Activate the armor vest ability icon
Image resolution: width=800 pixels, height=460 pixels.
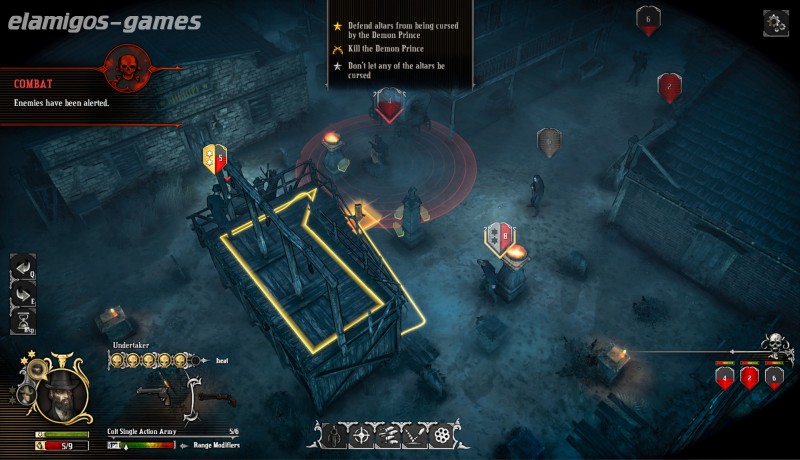[x=332, y=435]
